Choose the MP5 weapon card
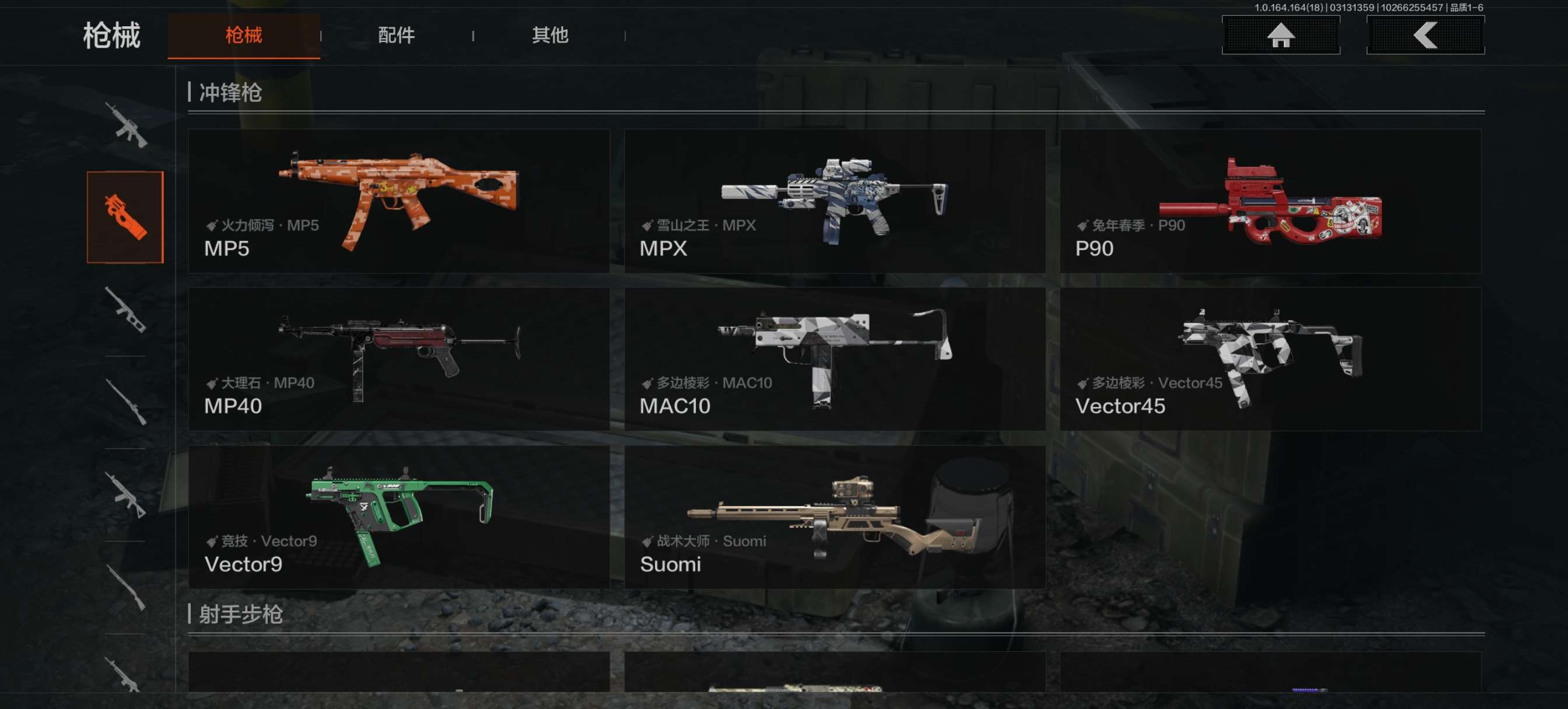 [x=398, y=201]
